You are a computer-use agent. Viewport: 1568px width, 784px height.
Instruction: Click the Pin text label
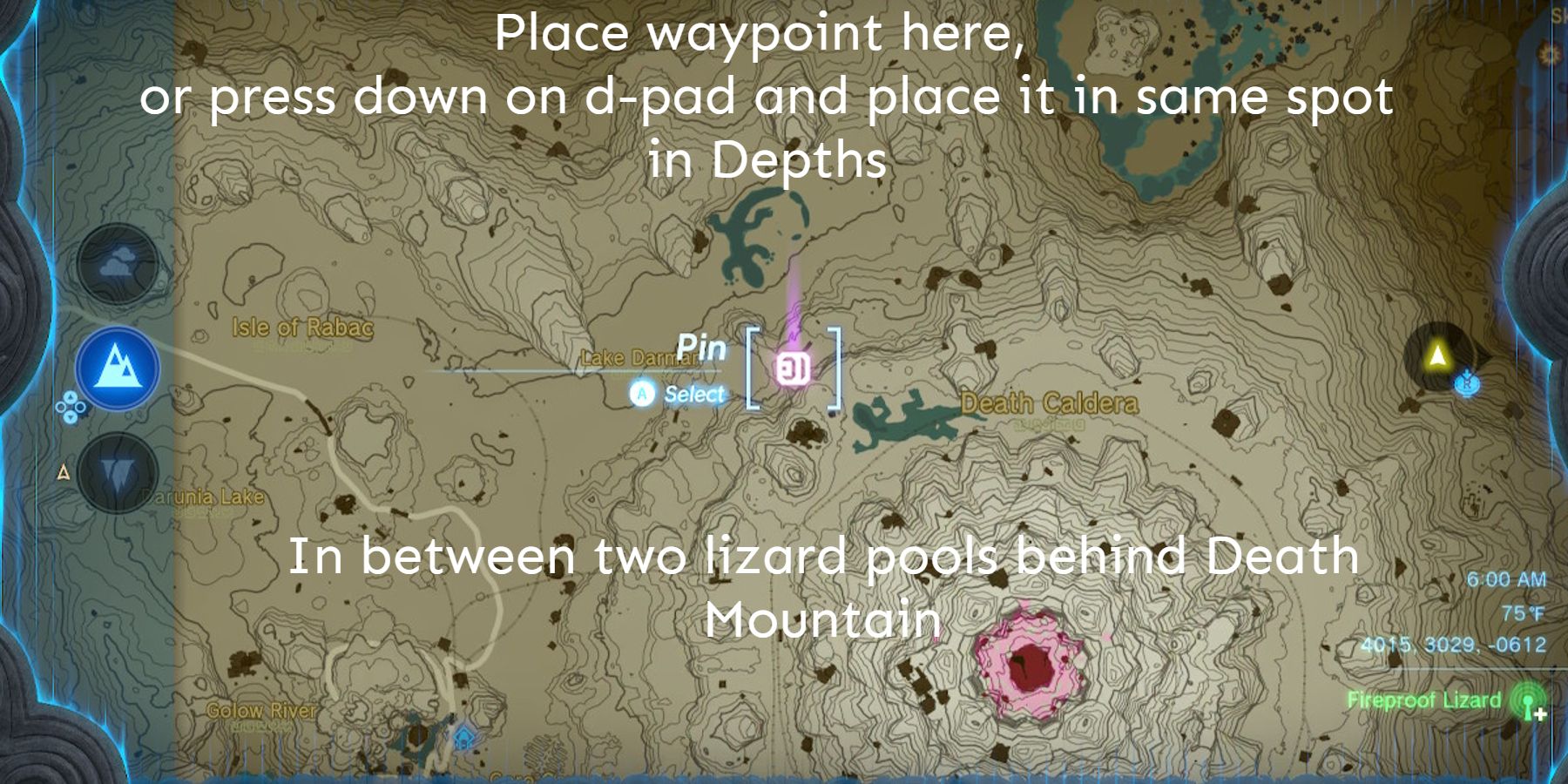(x=702, y=348)
